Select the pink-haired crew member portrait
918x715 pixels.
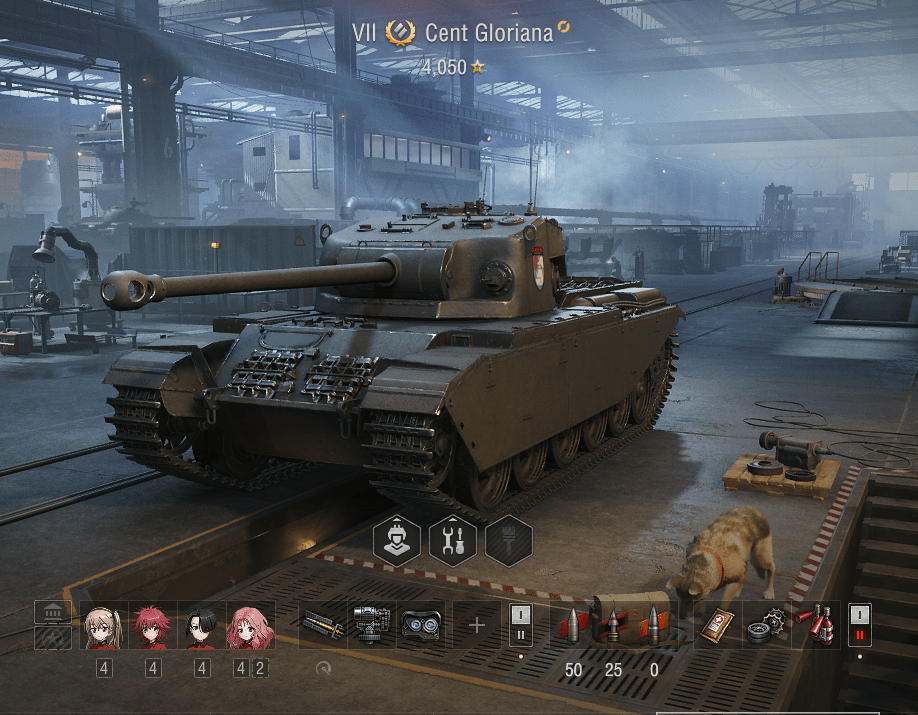coord(250,626)
